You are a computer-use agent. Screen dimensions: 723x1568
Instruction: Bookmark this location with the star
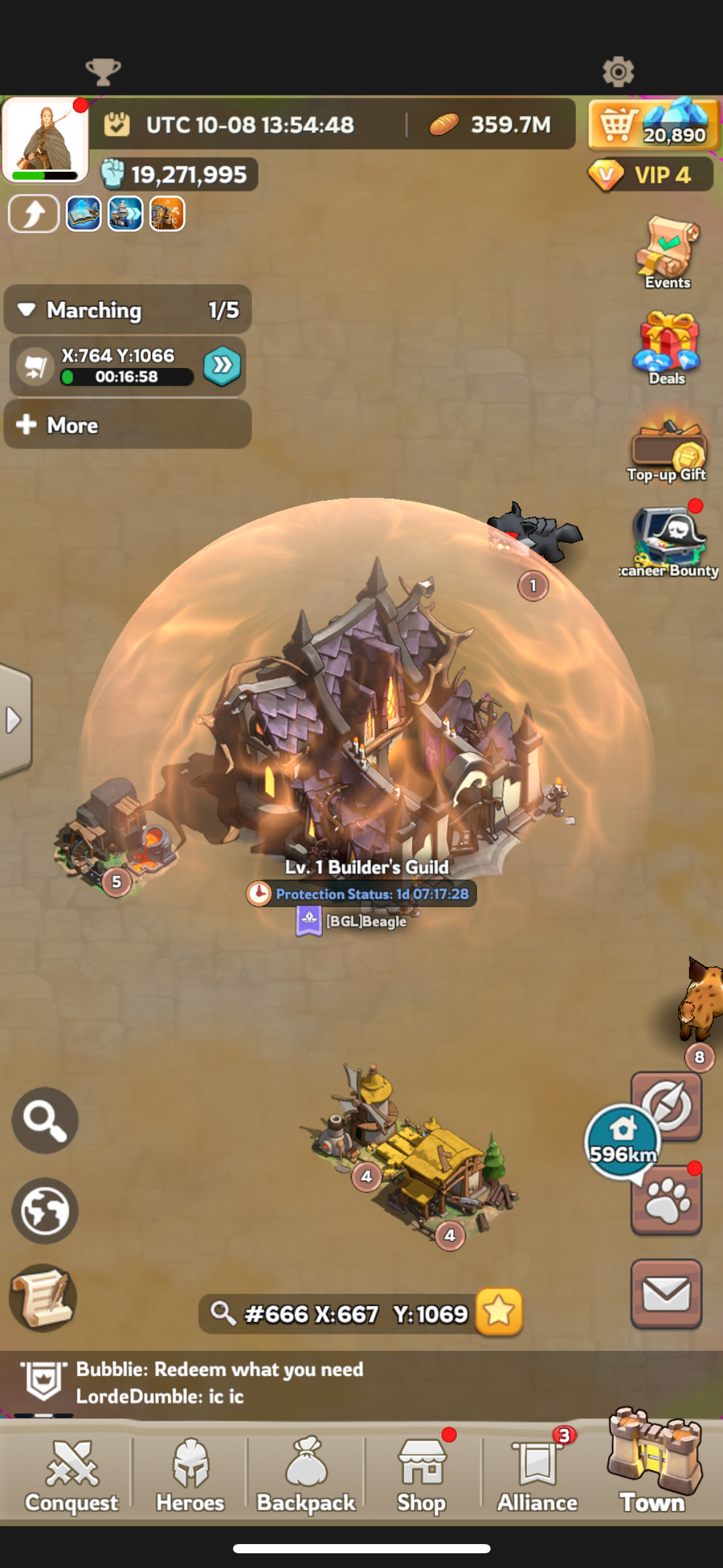coord(499,1312)
